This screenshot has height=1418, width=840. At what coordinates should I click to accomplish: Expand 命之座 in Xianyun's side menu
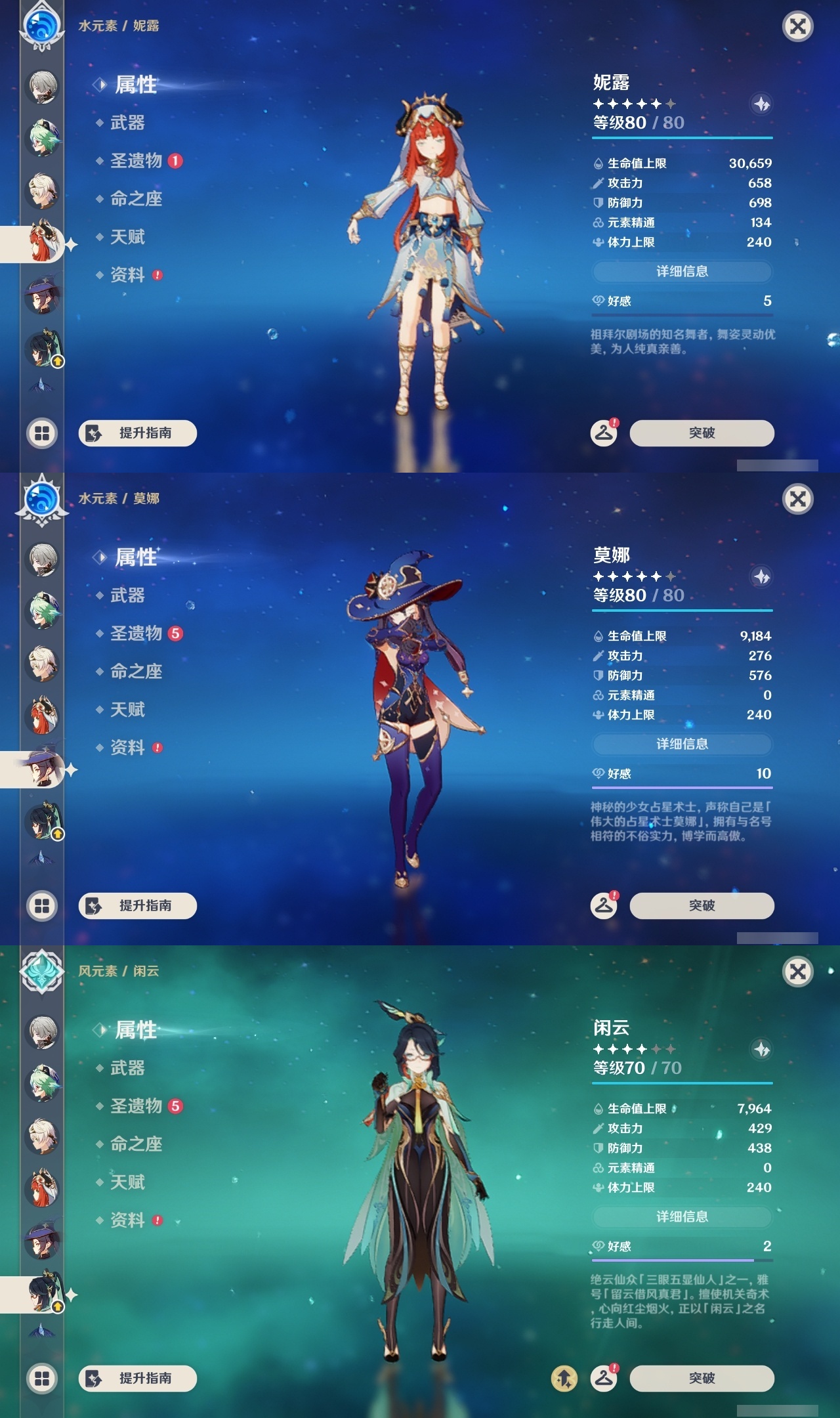pyautogui.click(x=135, y=1144)
